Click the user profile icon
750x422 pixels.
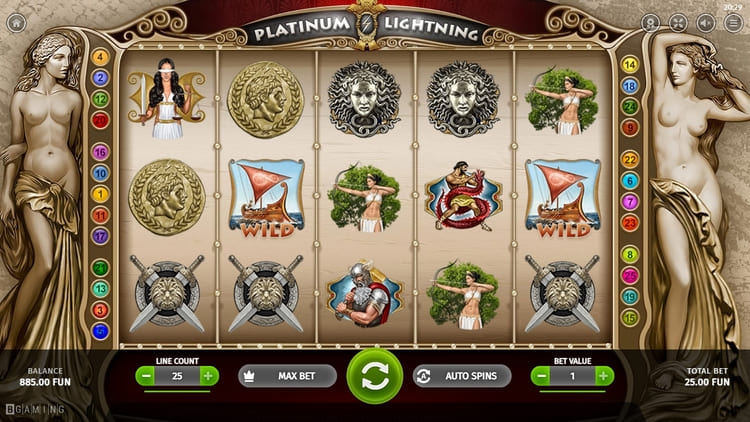click(651, 22)
